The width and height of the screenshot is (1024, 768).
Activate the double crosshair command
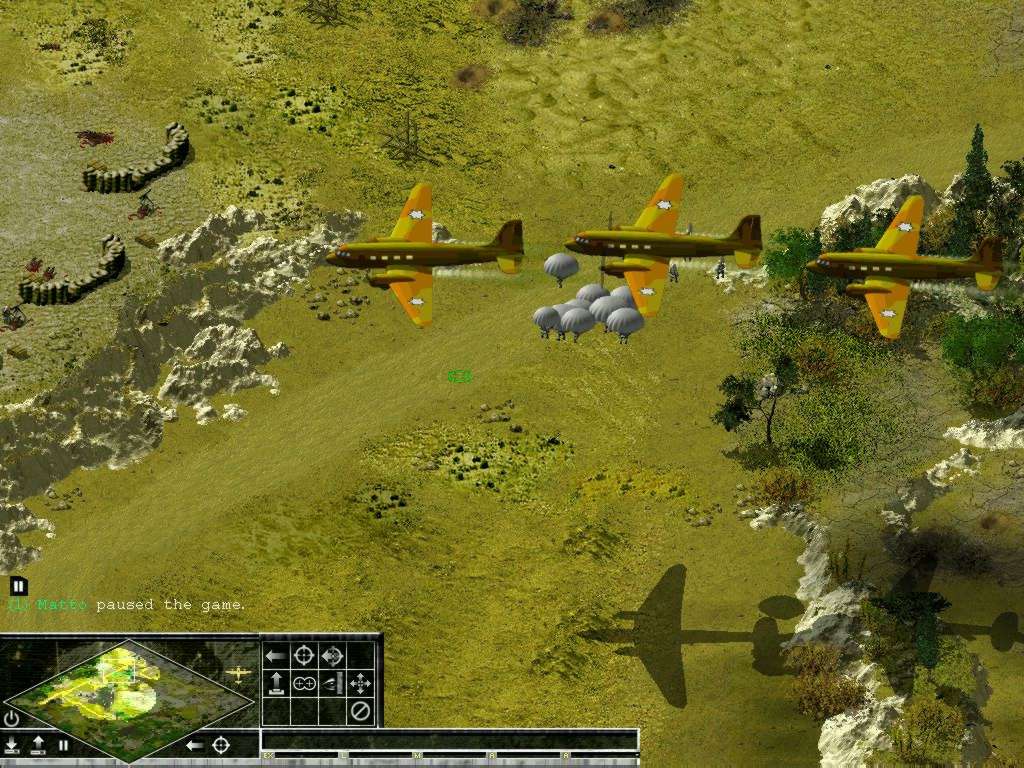pyautogui.click(x=304, y=684)
